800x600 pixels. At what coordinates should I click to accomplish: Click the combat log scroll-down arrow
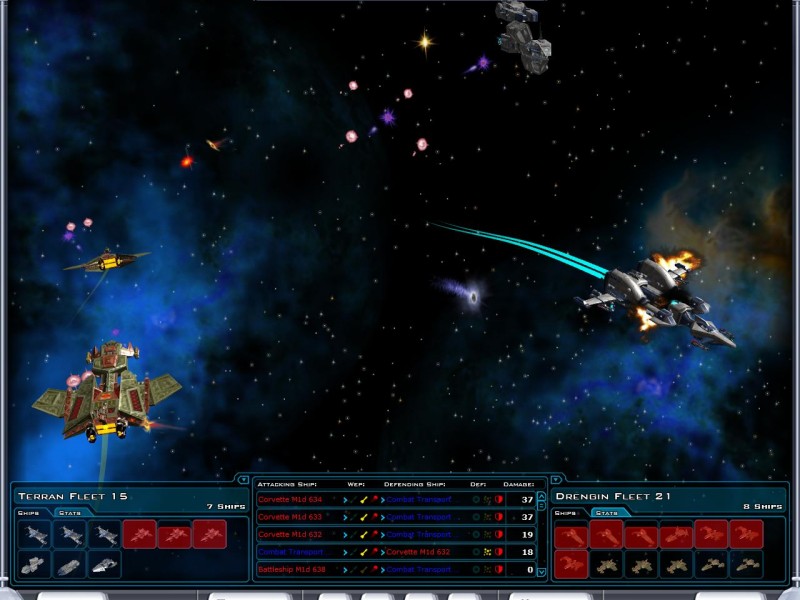(x=542, y=572)
